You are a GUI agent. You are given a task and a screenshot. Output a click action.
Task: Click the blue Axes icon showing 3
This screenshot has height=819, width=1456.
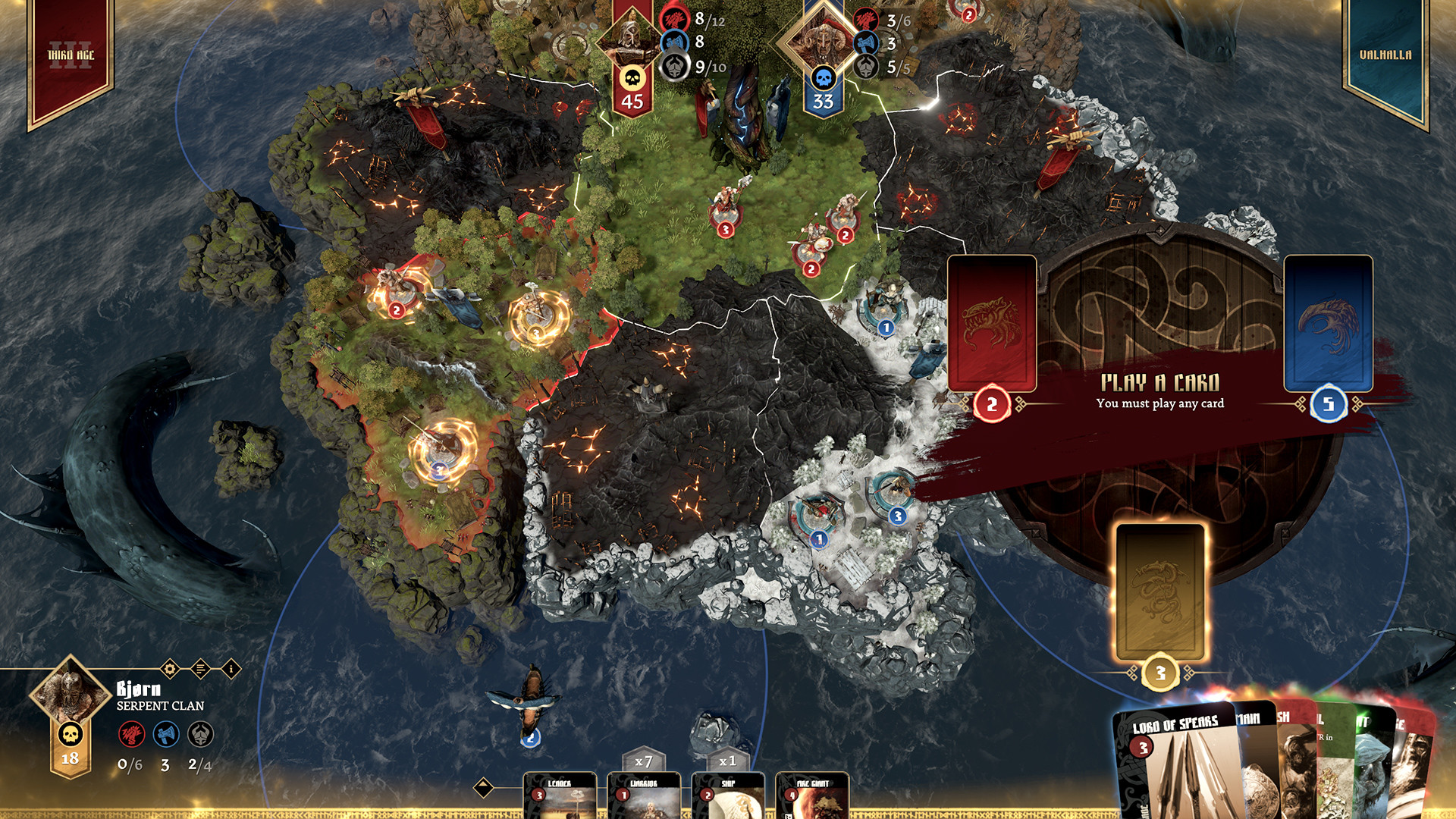coord(165,734)
